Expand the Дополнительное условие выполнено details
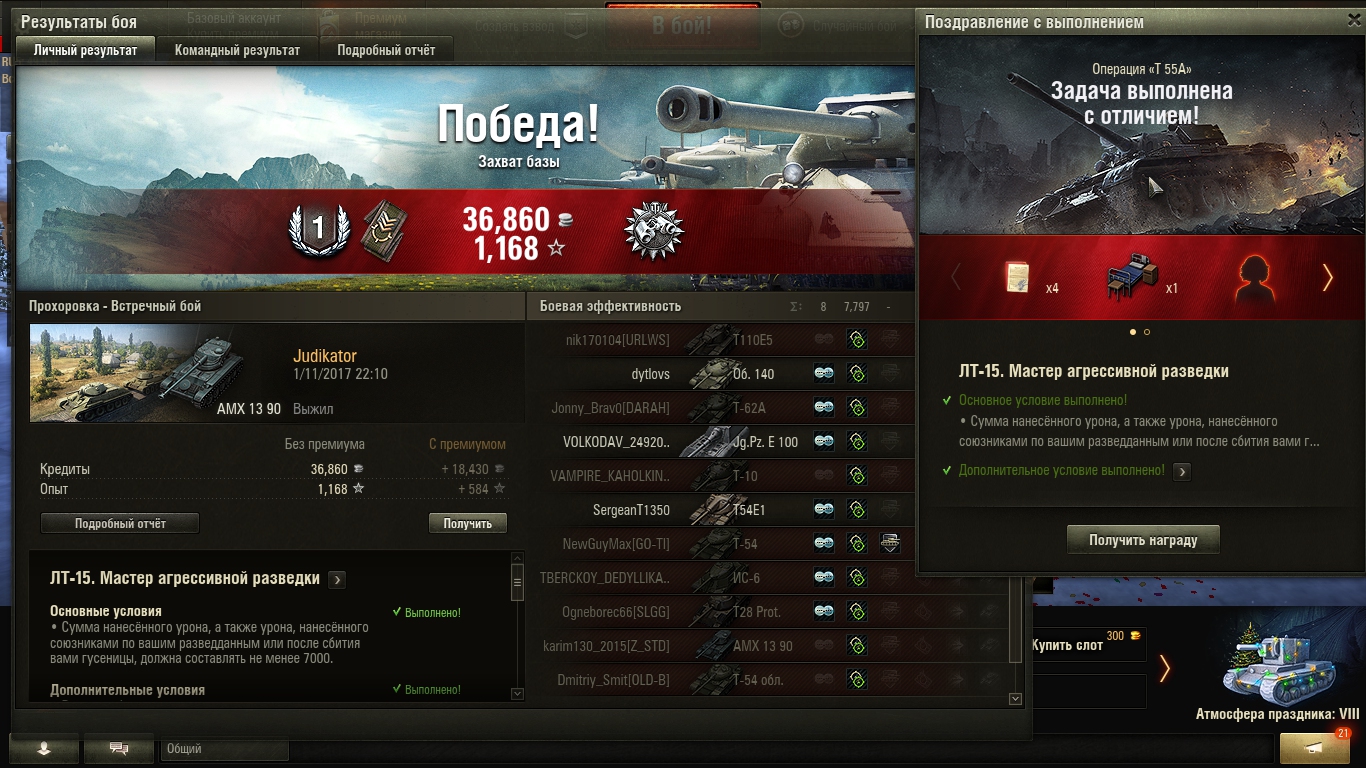1366x768 pixels. [1182, 471]
